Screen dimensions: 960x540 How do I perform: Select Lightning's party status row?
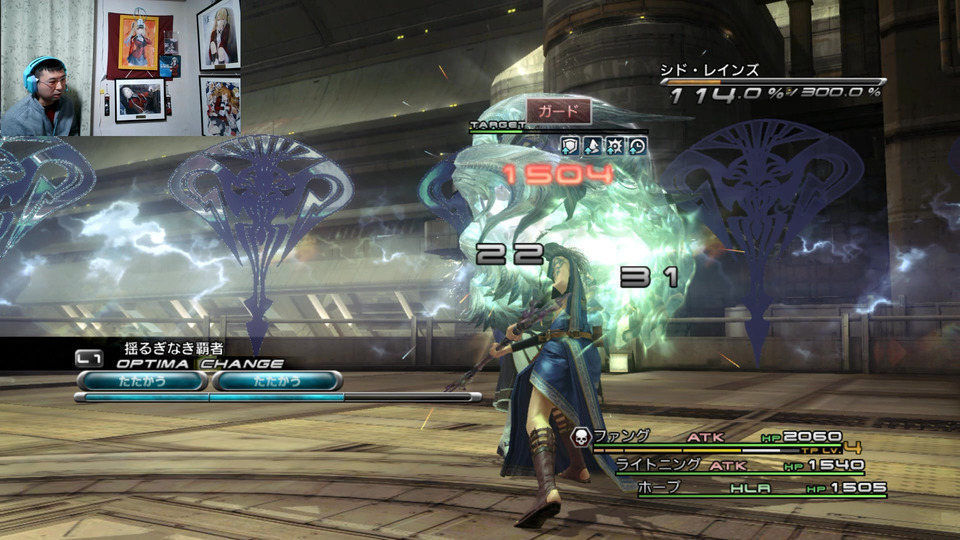(x=740, y=465)
